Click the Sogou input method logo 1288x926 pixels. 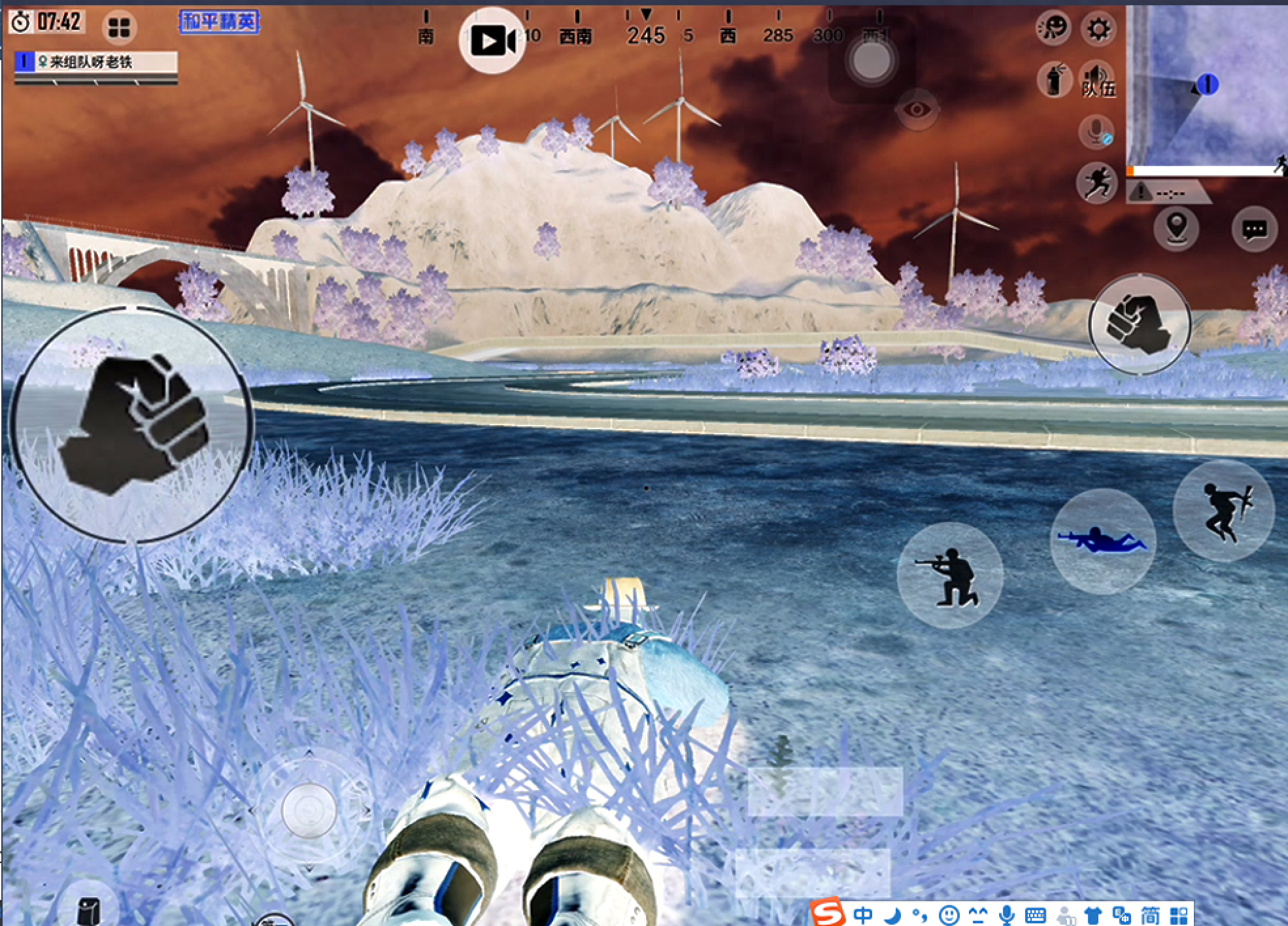tap(828, 913)
